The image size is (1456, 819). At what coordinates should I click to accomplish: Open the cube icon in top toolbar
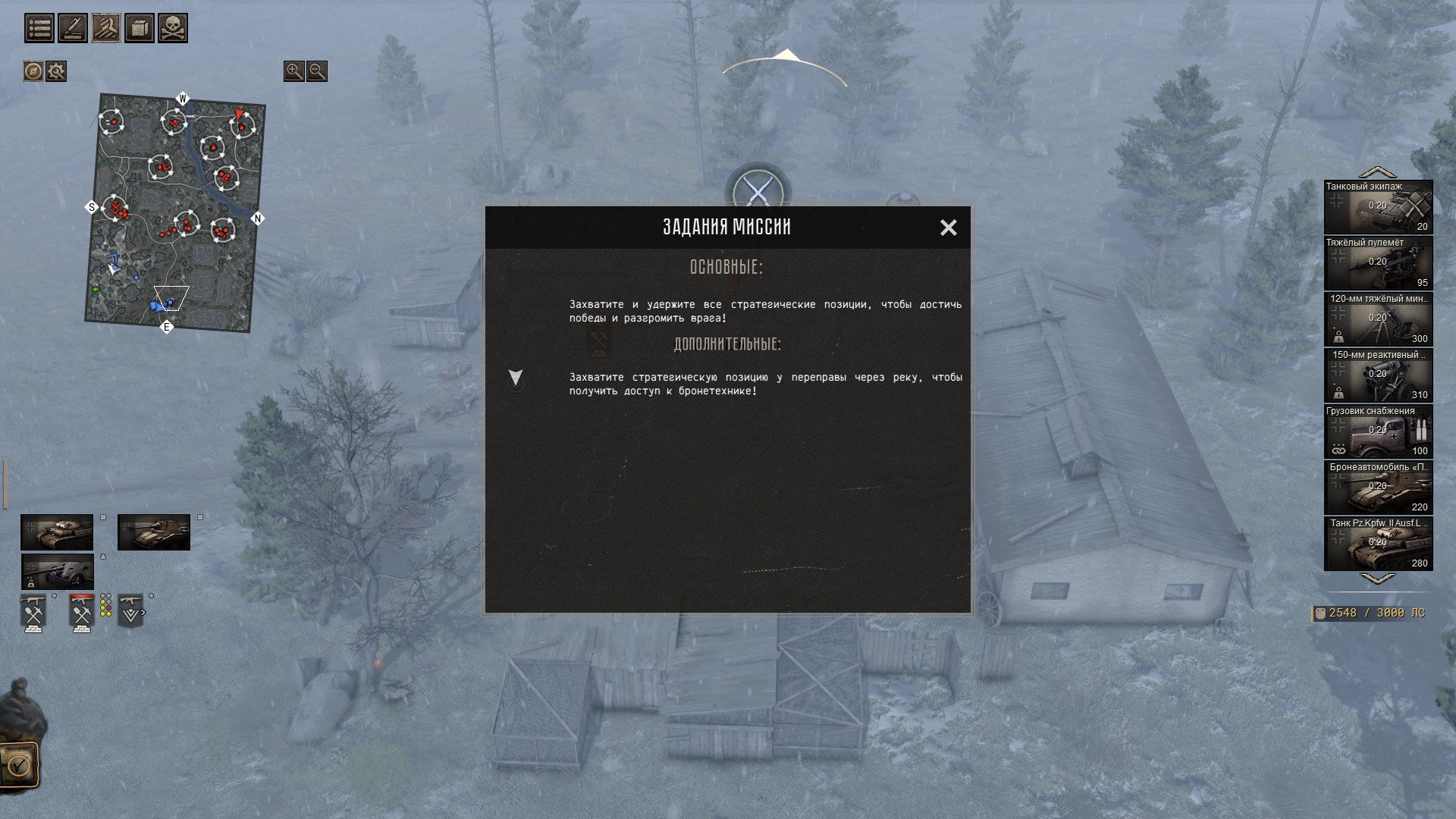coord(140,29)
